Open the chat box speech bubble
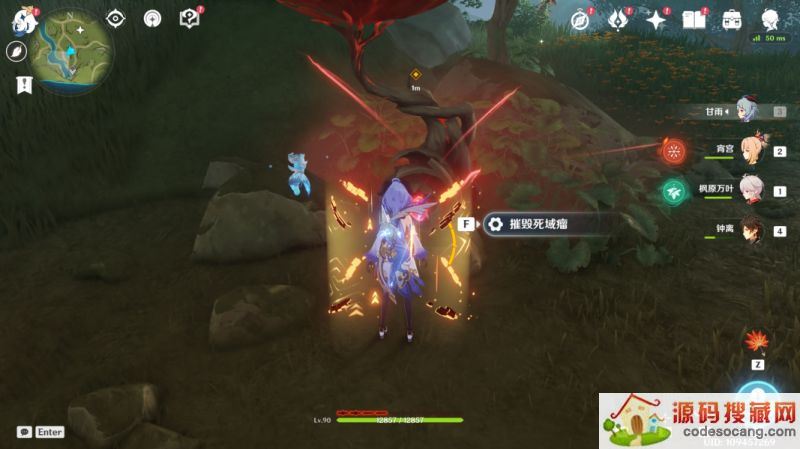 [x=24, y=432]
